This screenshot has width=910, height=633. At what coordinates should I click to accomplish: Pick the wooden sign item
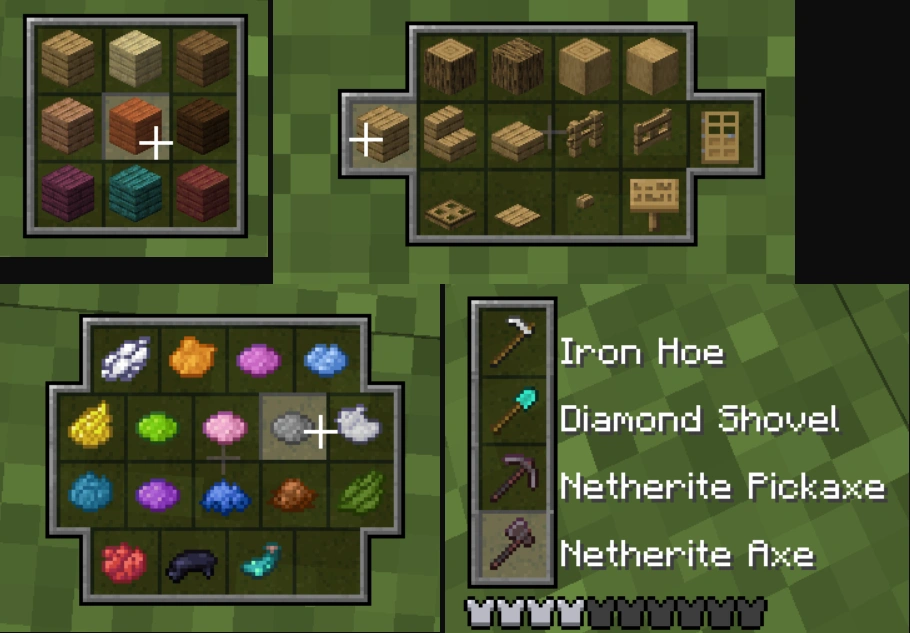coord(651,202)
